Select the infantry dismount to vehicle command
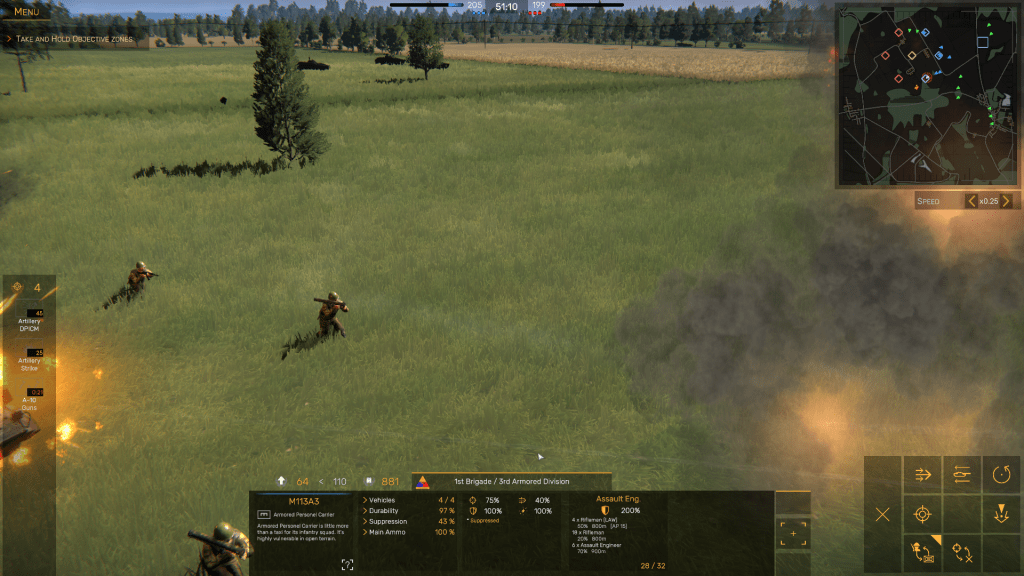Screen dimensions: 1024x576 [922, 552]
